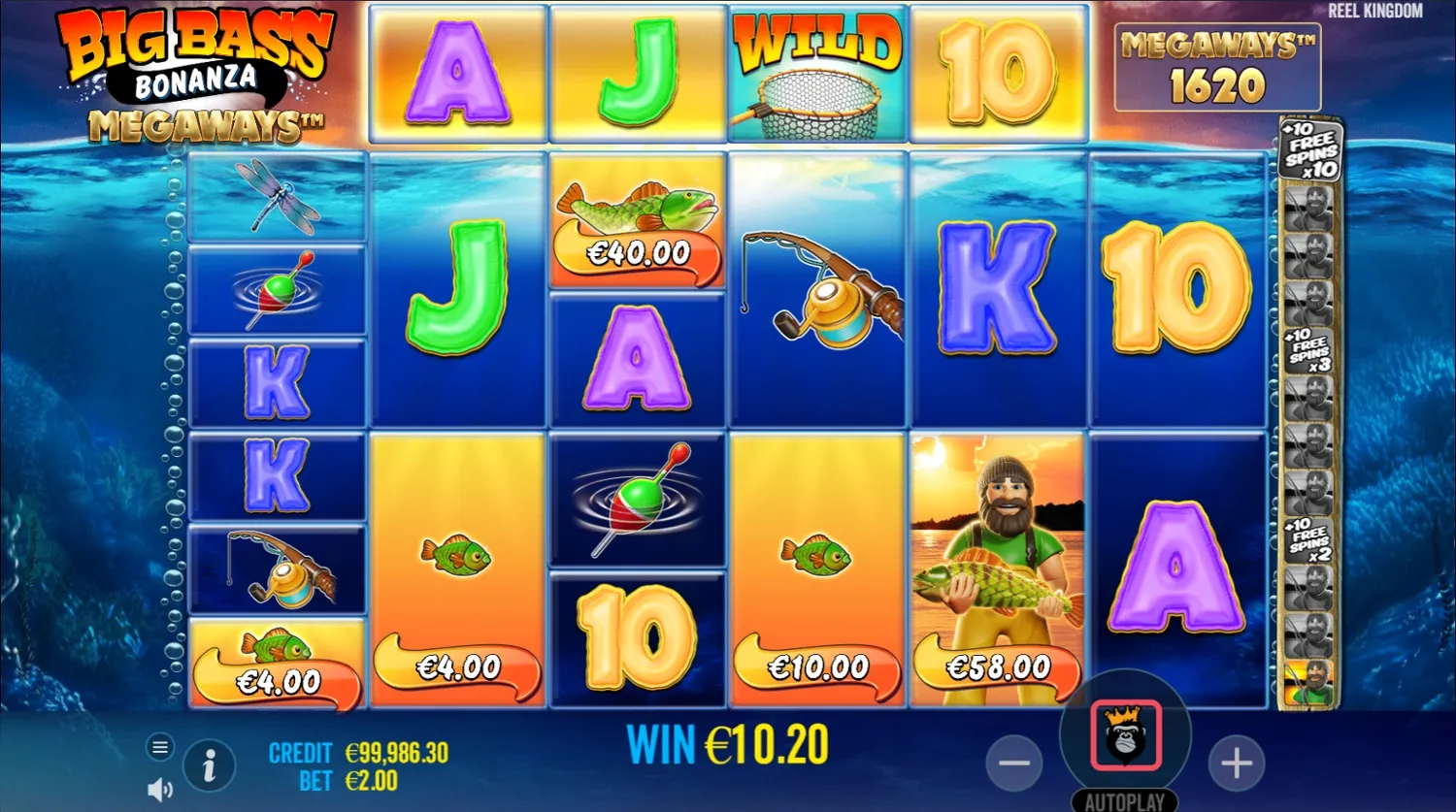Click the Megaways 1620 counter
The height and width of the screenshot is (812, 1456).
1217,68
